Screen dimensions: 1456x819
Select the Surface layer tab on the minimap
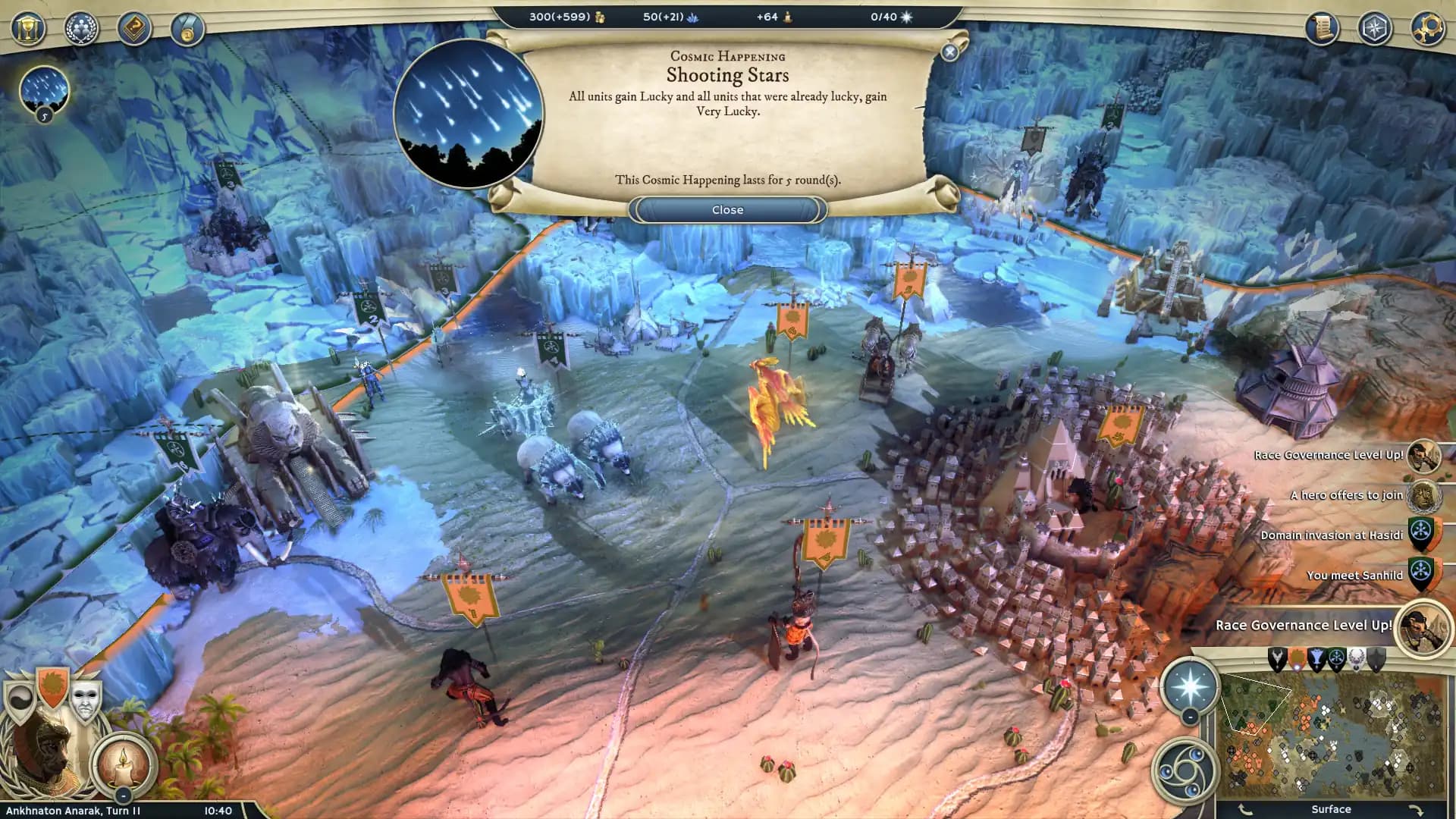pos(1332,808)
